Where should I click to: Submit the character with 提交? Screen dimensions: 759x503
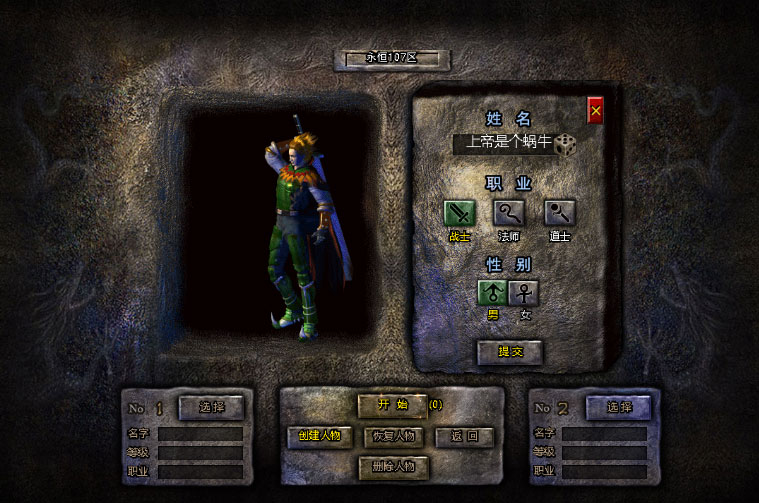click(x=510, y=352)
